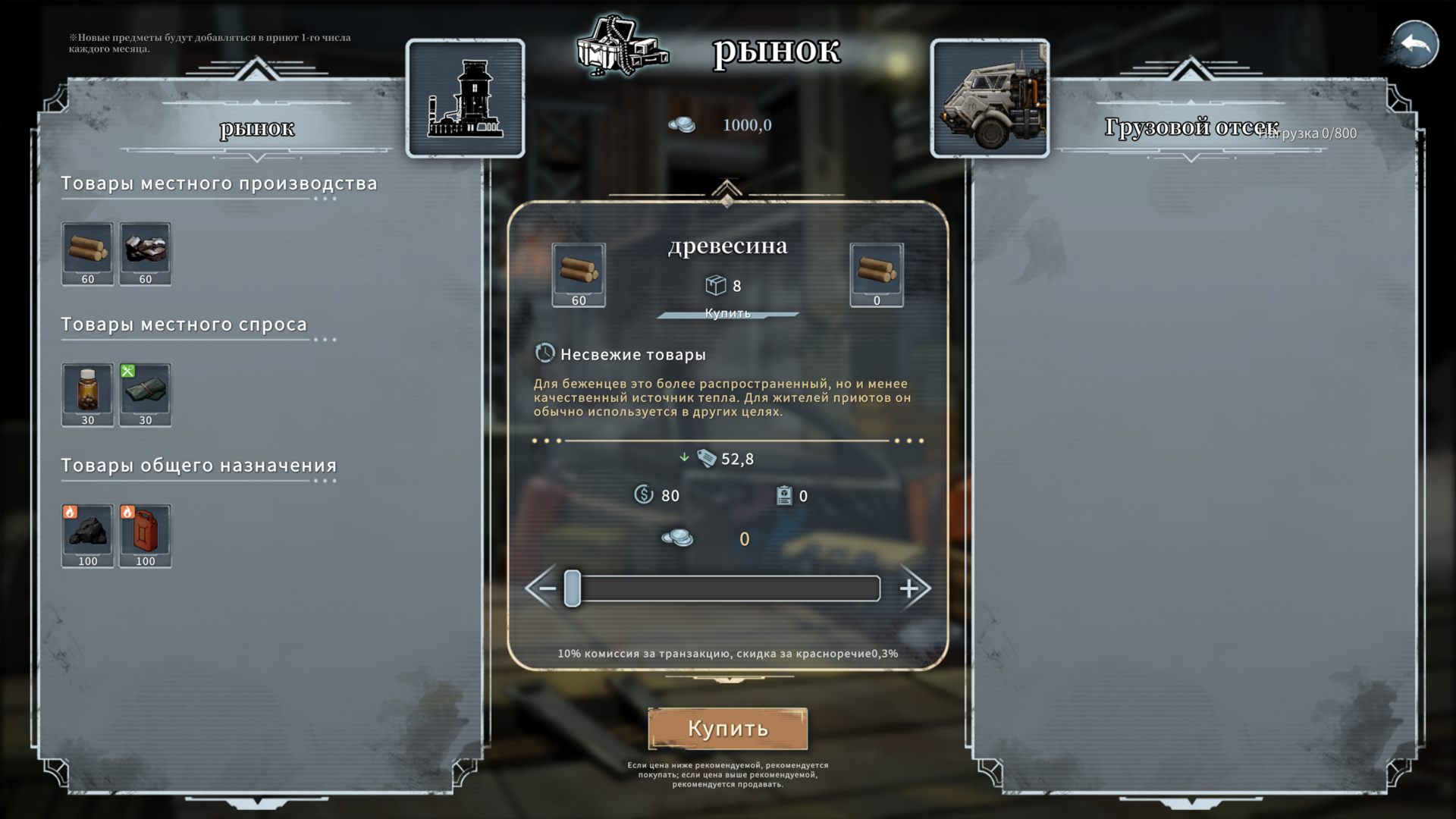
Task: Open the market building panel icon
Action: pos(465,99)
